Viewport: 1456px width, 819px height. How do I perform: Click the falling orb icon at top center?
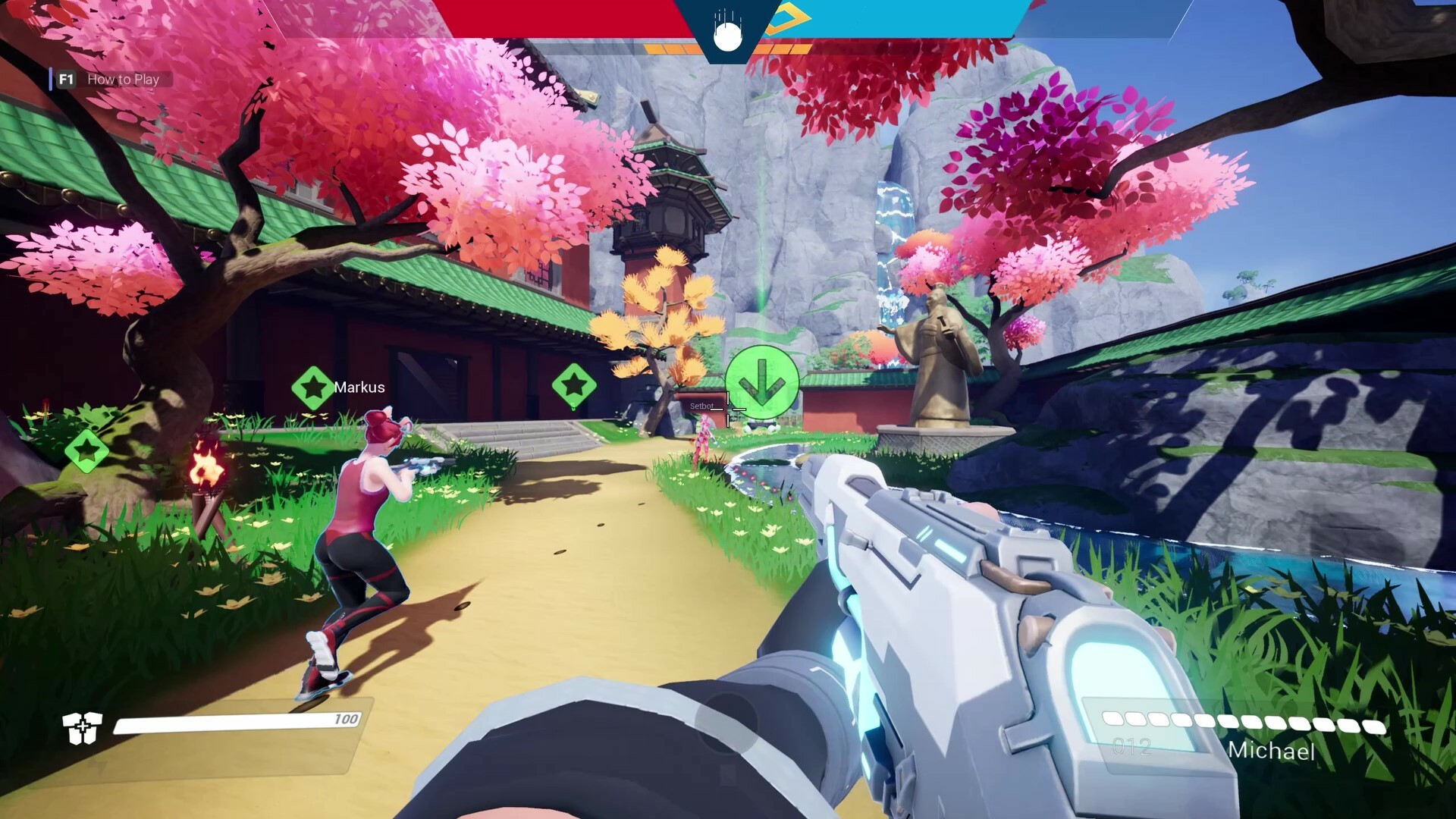[x=727, y=36]
